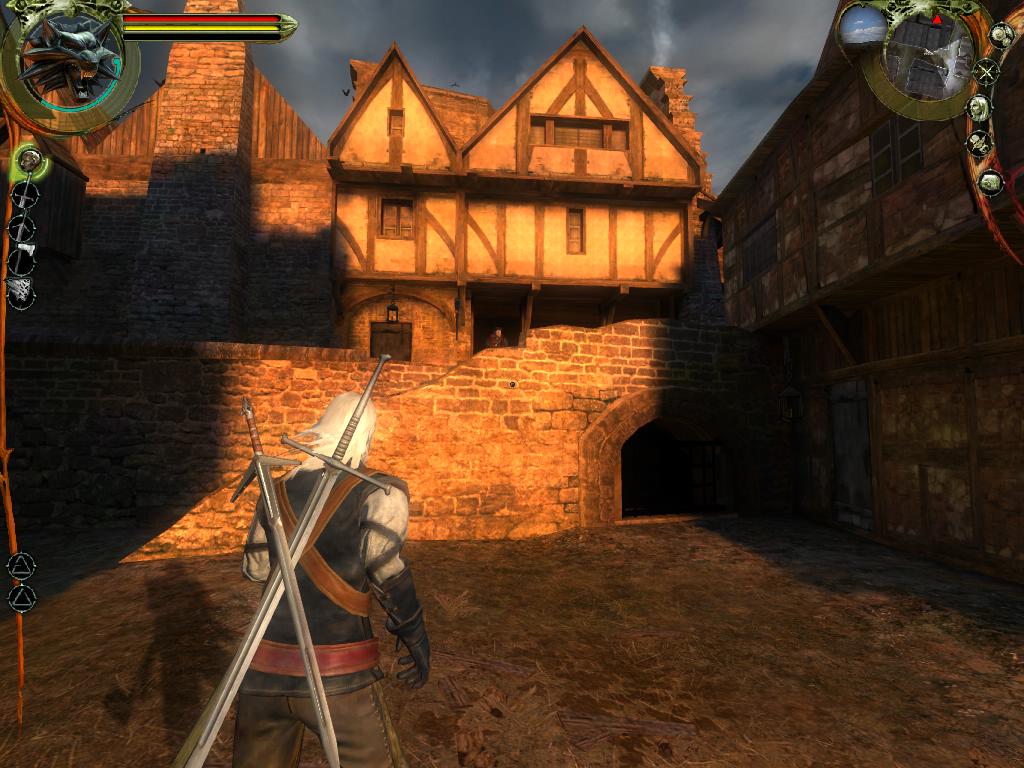This screenshot has height=768, width=1024.
Task: Select the plain triangle sign icon
Action: 21,598
